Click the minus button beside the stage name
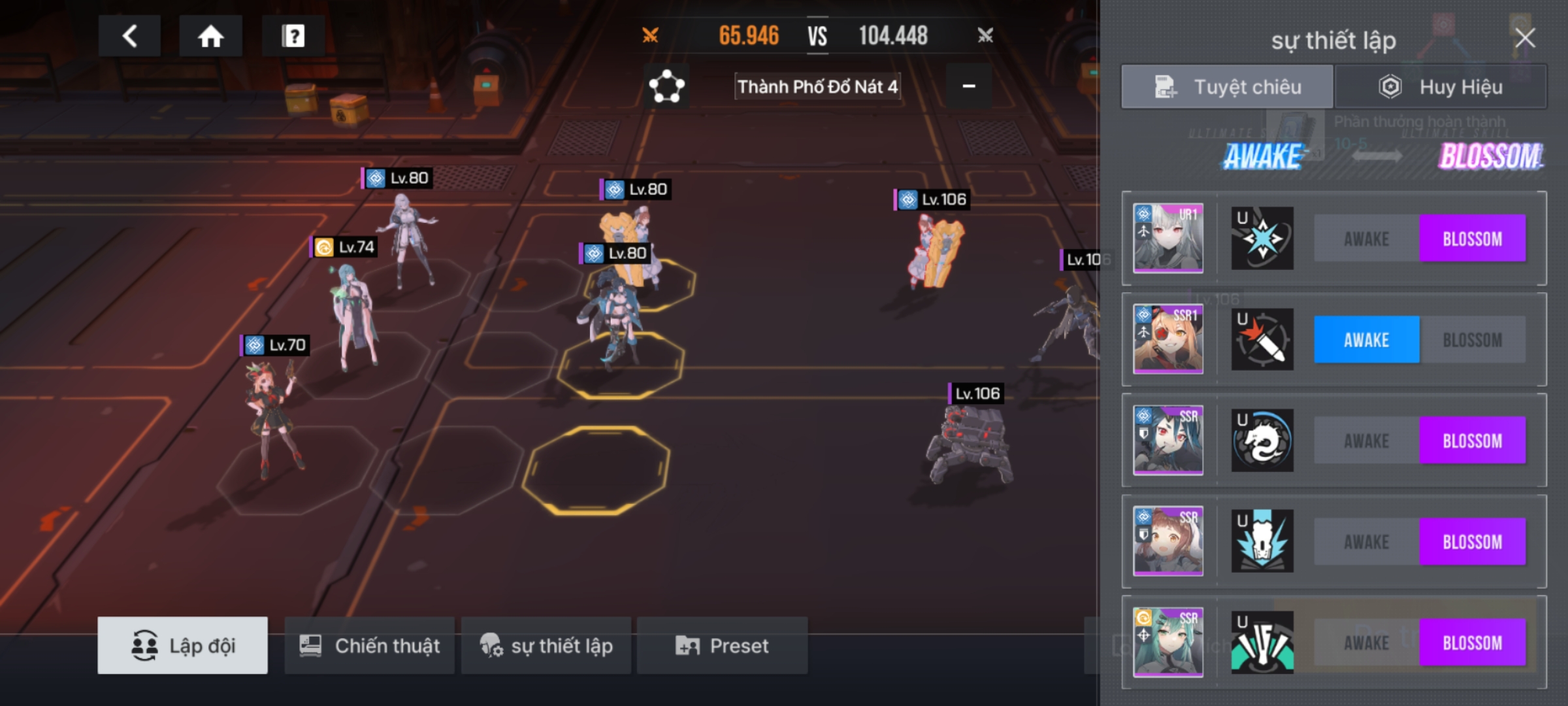 tap(969, 86)
